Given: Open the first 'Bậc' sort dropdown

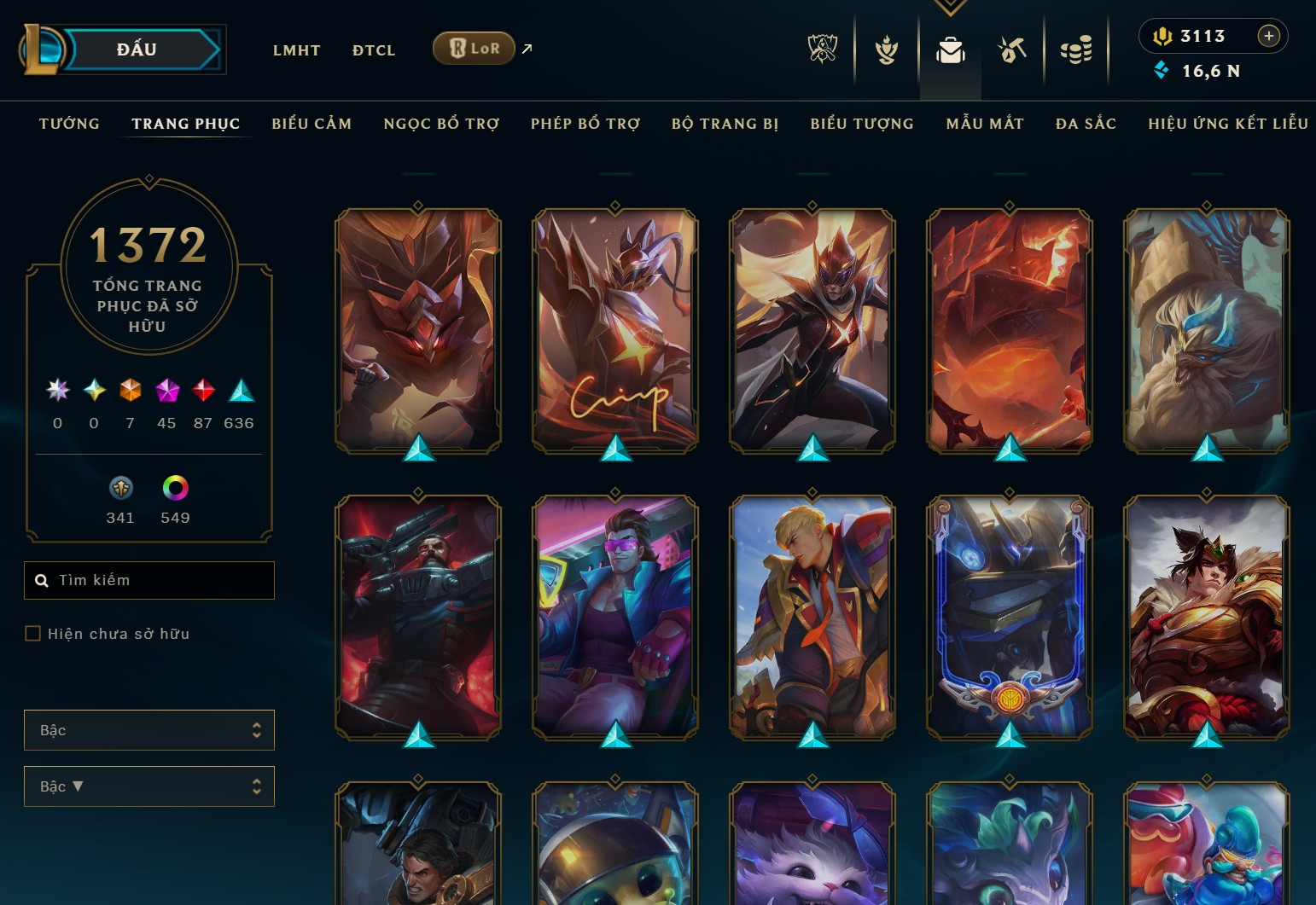Looking at the screenshot, I should [x=149, y=729].
